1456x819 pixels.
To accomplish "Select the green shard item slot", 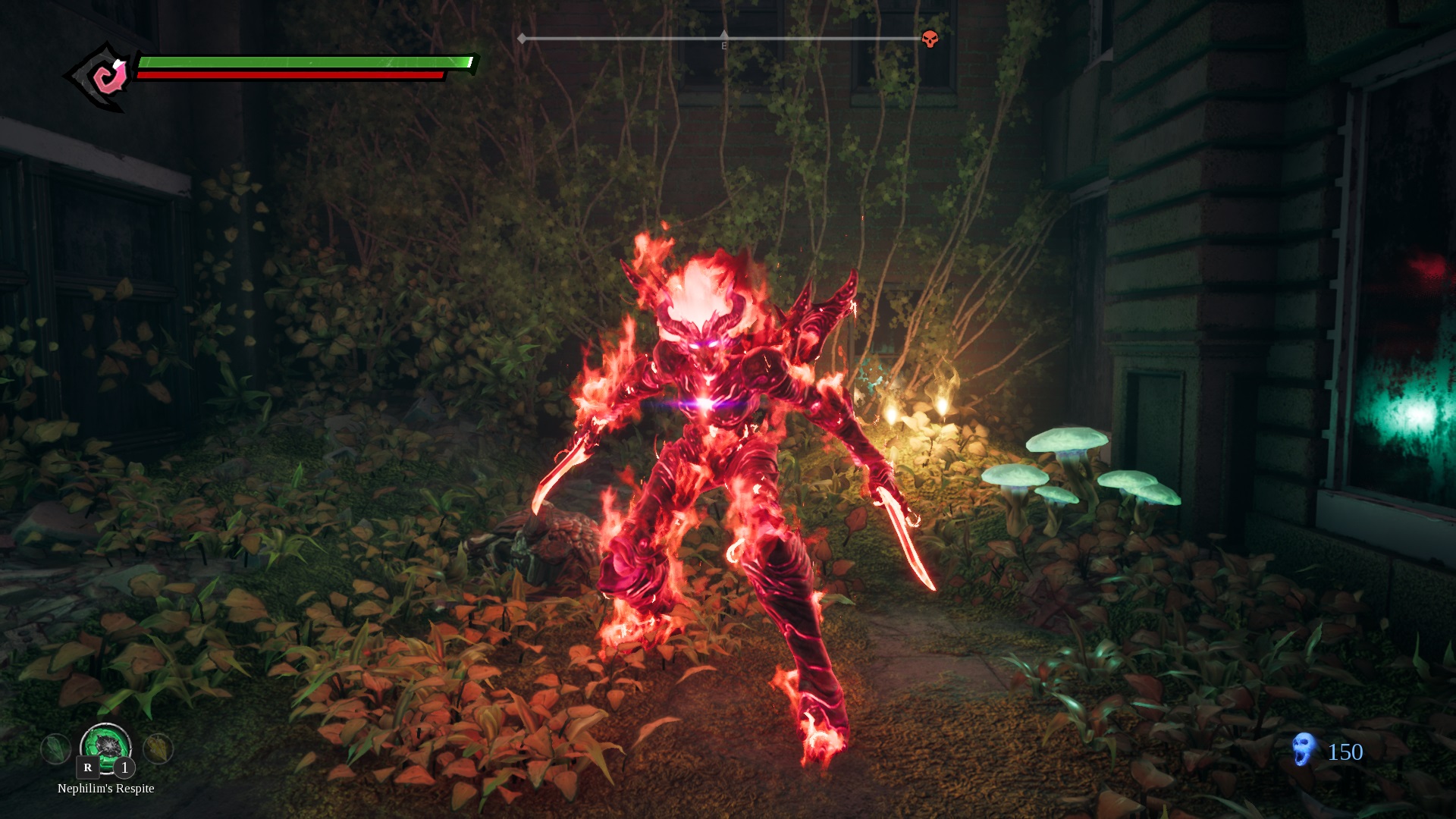I will 55,749.
